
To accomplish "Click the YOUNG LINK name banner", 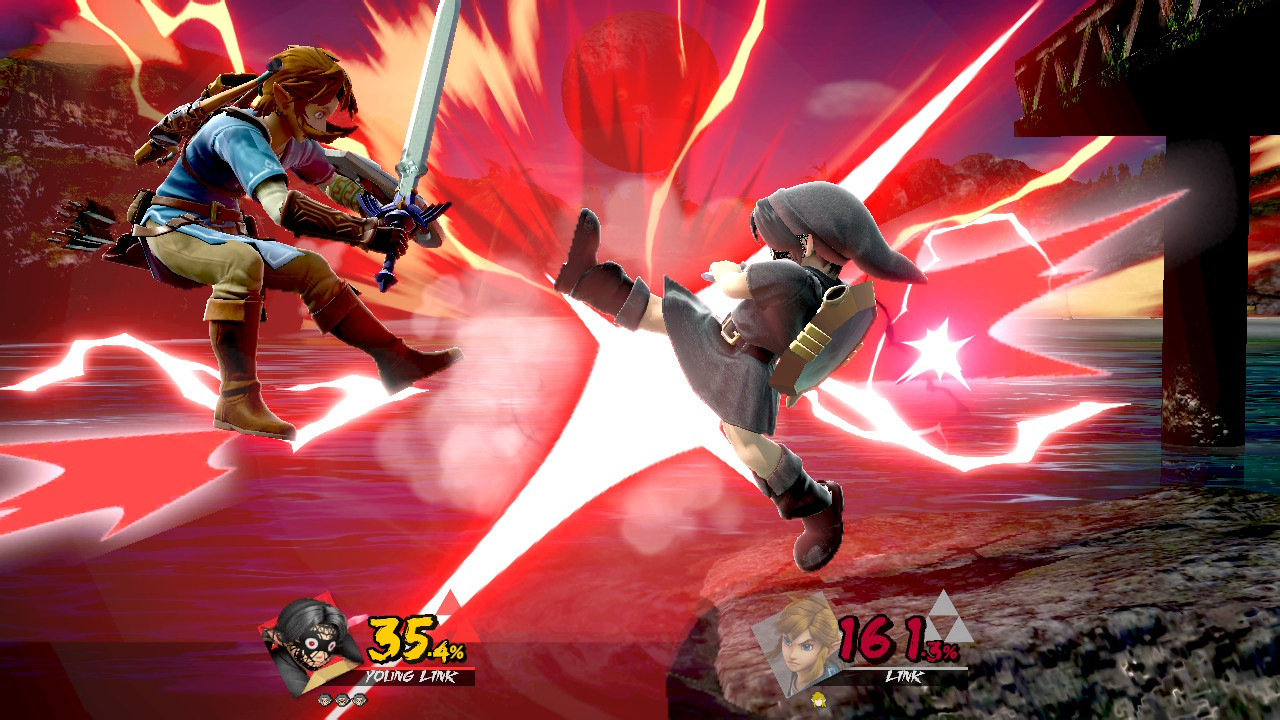I will 411,676.
